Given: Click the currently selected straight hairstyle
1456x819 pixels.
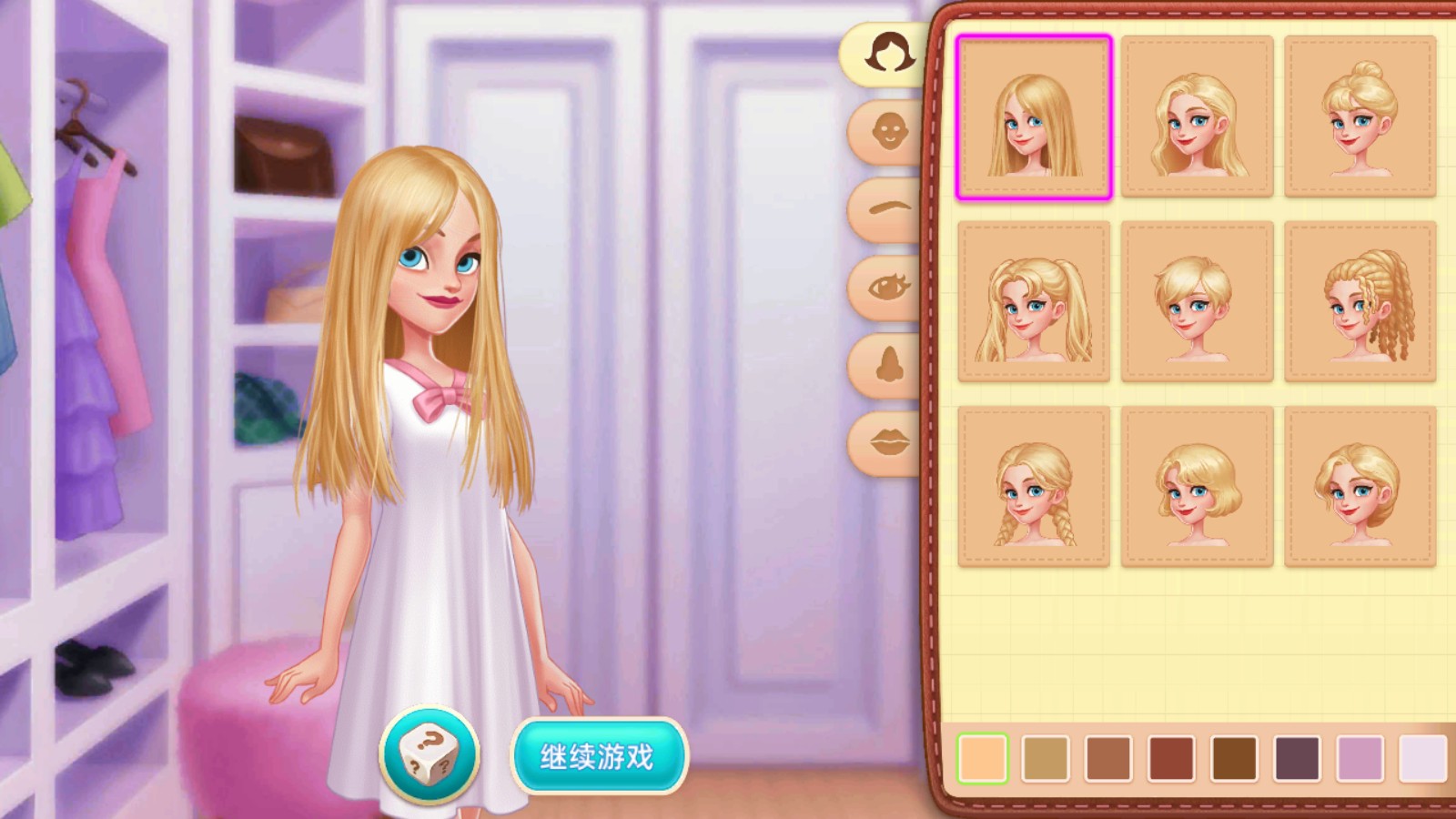Looking at the screenshot, I should [1033, 116].
